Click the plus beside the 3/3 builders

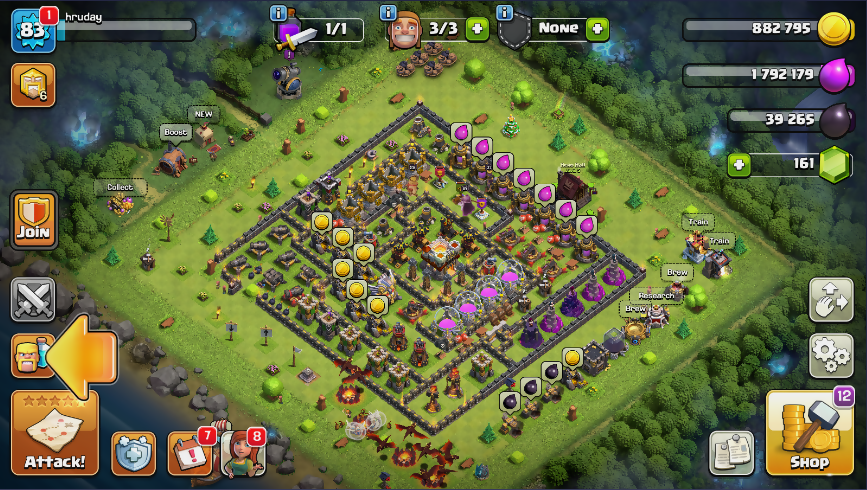[x=477, y=29]
